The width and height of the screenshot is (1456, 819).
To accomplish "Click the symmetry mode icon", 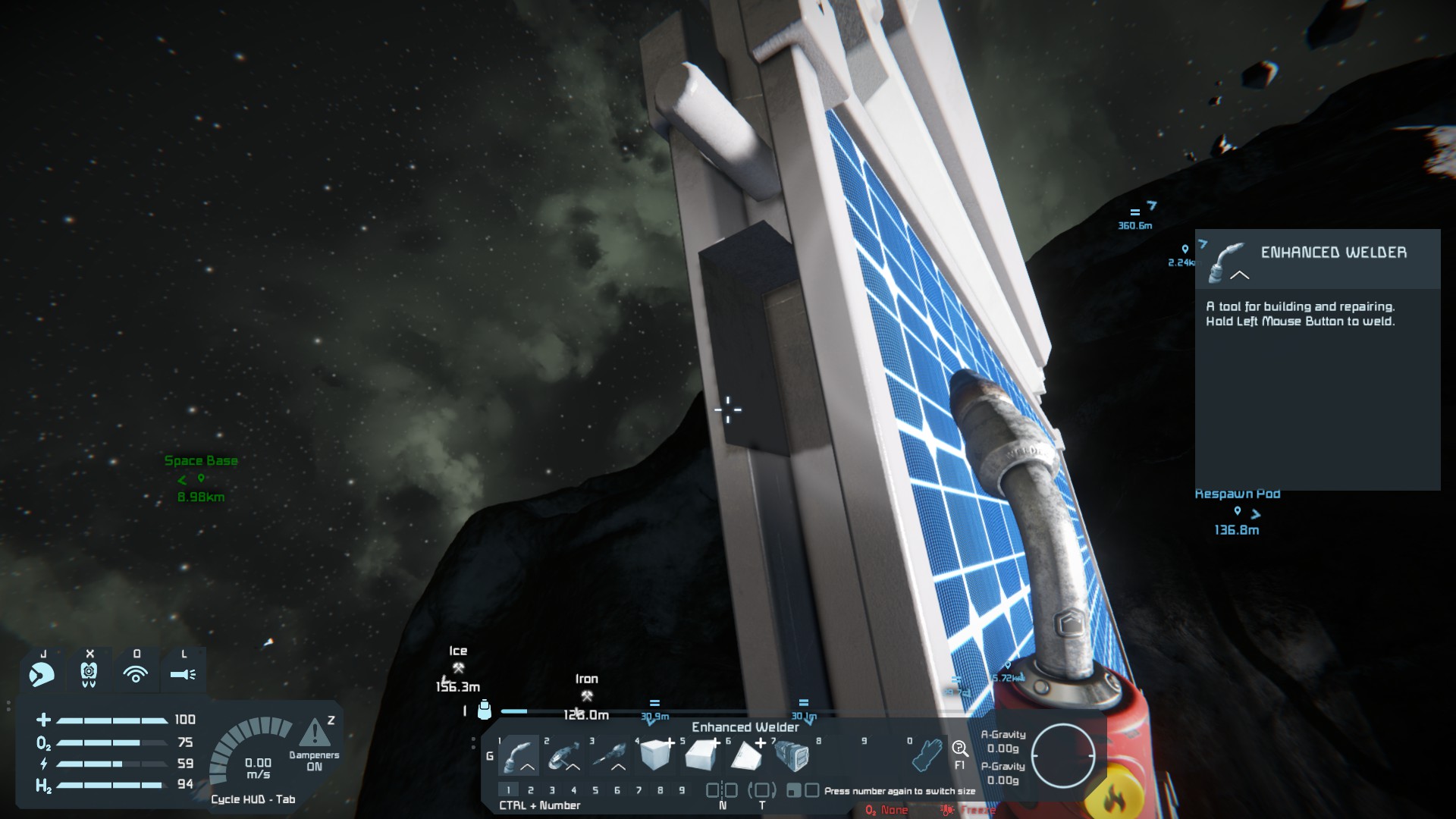I will [722, 791].
